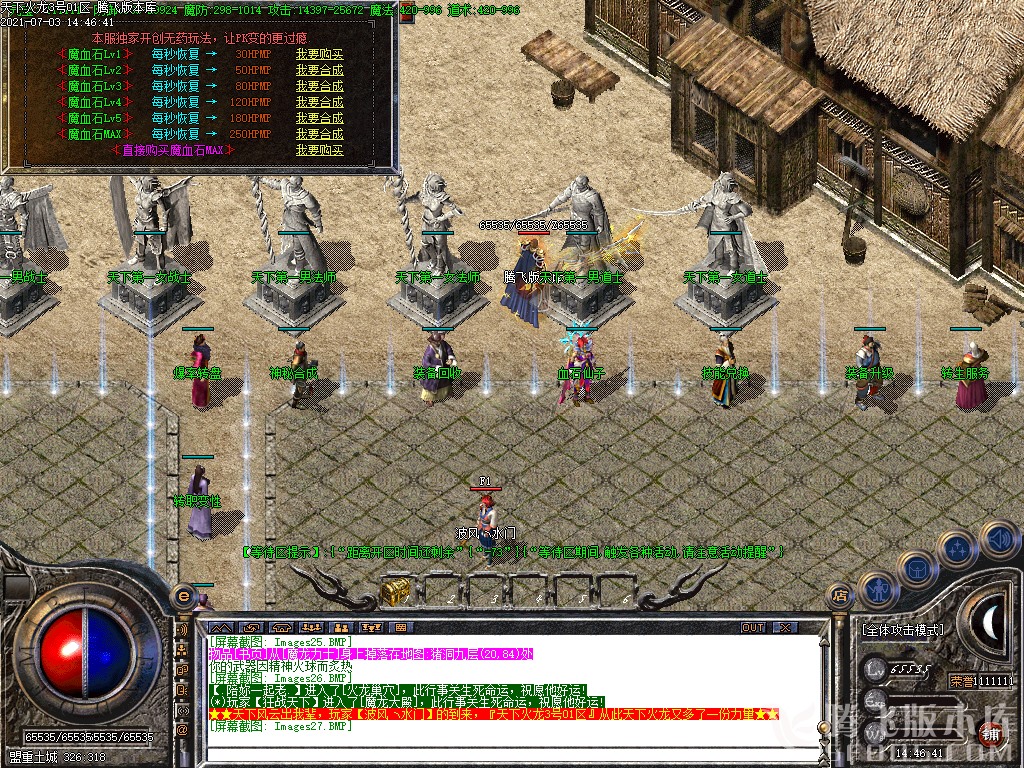Click 我要购买 for 魔血石Lv1
The height and width of the screenshot is (768, 1024).
(x=319, y=54)
